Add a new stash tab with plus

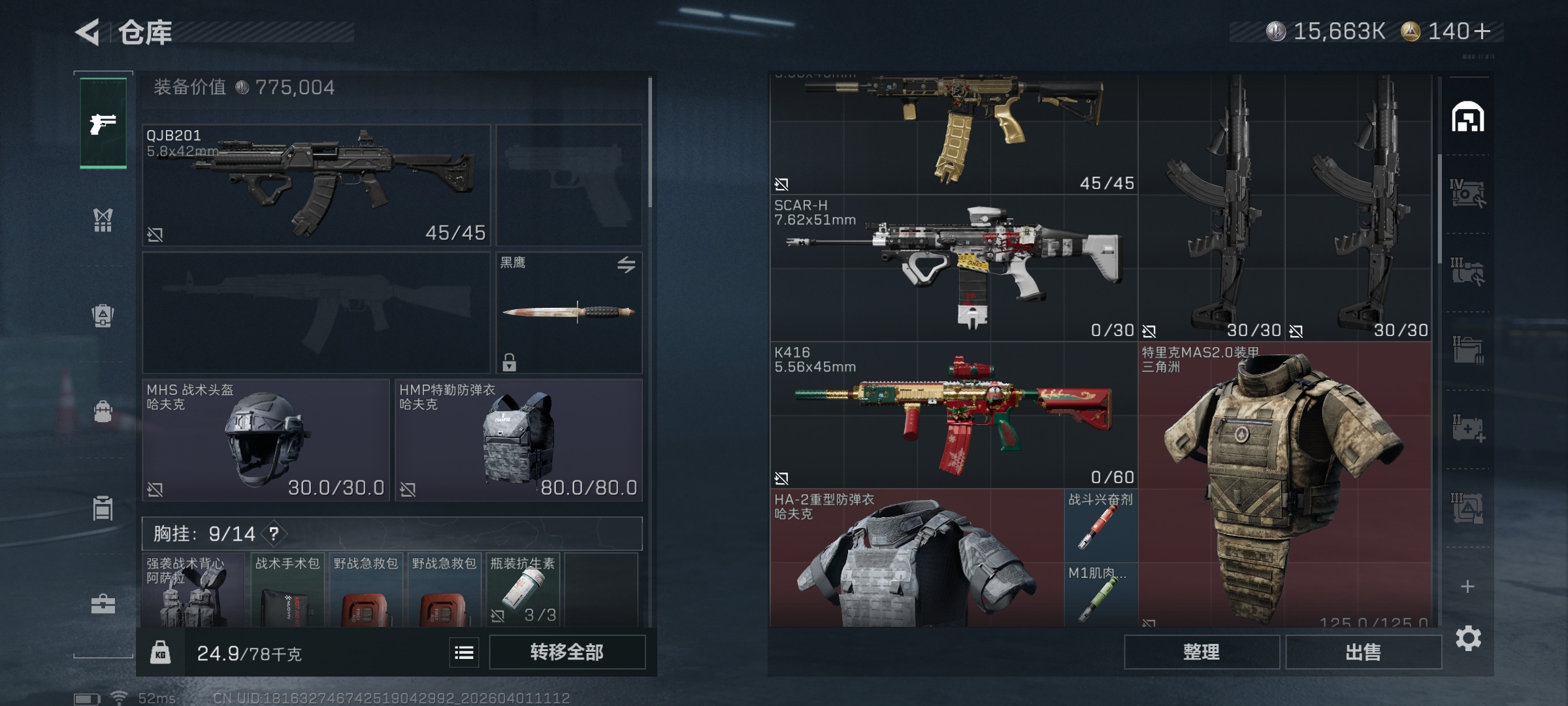click(1467, 586)
